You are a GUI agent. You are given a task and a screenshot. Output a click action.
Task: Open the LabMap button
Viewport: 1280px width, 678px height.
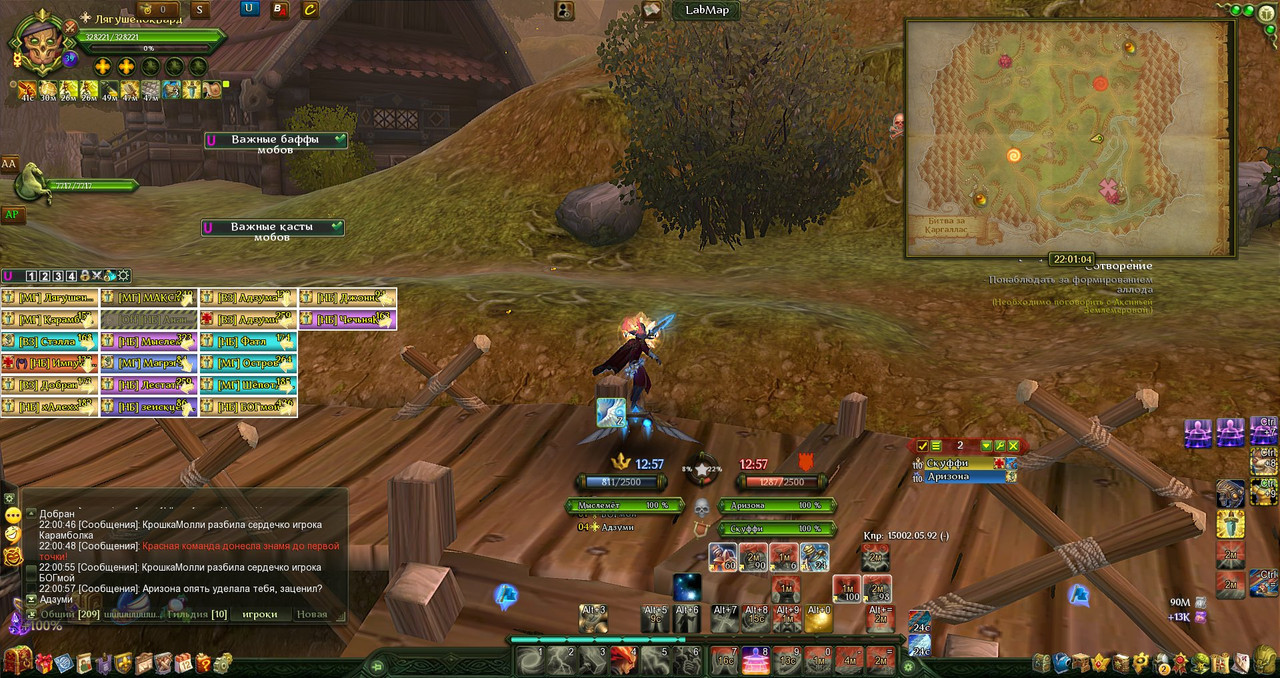[x=707, y=10]
